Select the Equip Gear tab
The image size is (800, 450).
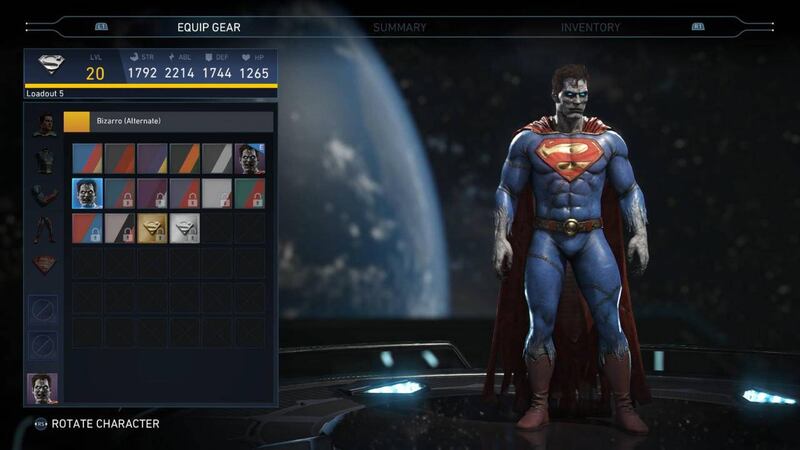click(208, 27)
